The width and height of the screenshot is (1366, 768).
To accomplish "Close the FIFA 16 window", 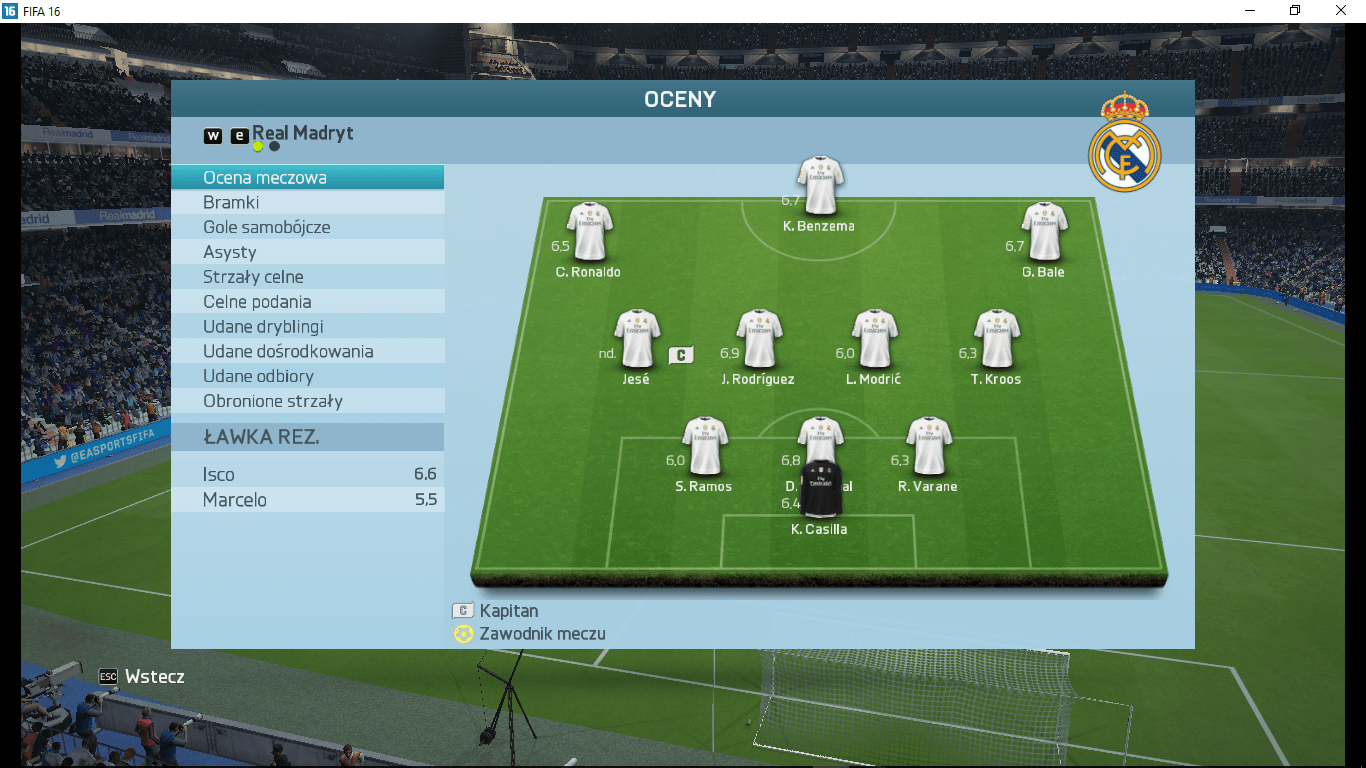I will pyautogui.click(x=1341, y=10).
